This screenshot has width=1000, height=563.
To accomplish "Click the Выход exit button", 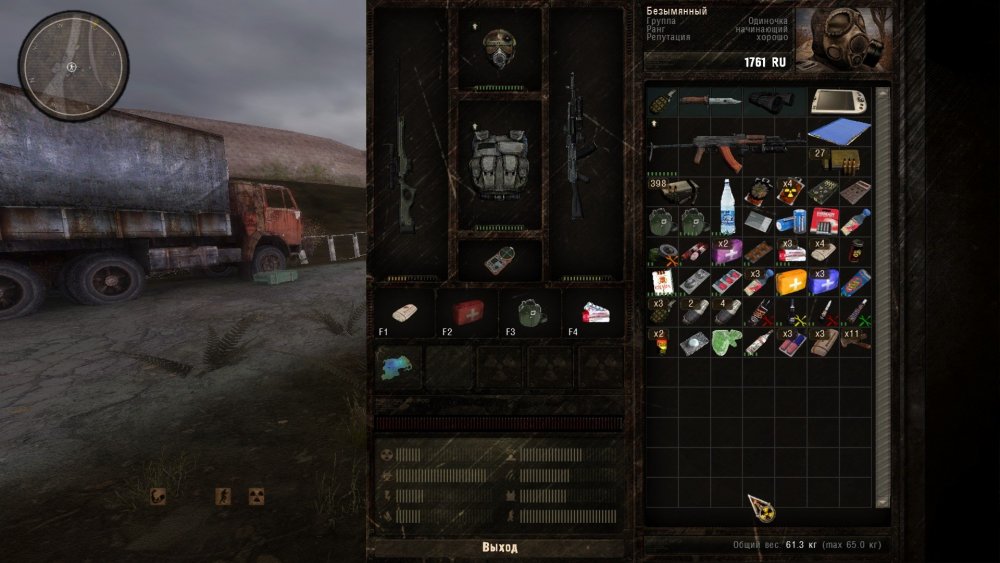I will (500, 547).
